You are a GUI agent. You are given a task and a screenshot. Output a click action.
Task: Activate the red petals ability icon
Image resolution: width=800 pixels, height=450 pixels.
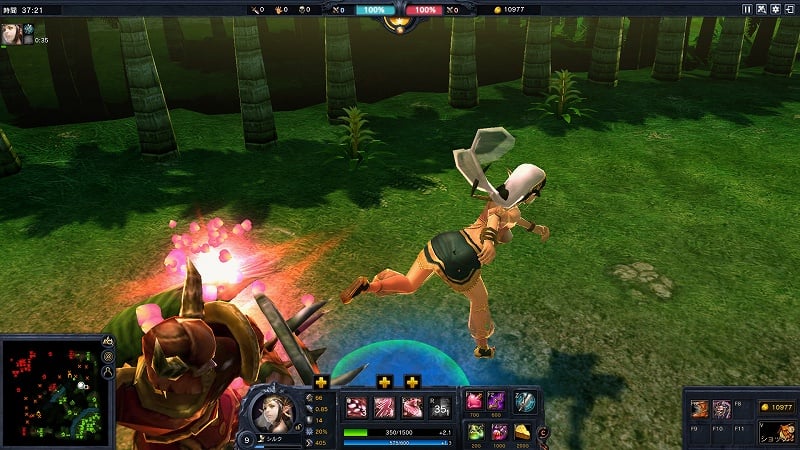(x=358, y=408)
